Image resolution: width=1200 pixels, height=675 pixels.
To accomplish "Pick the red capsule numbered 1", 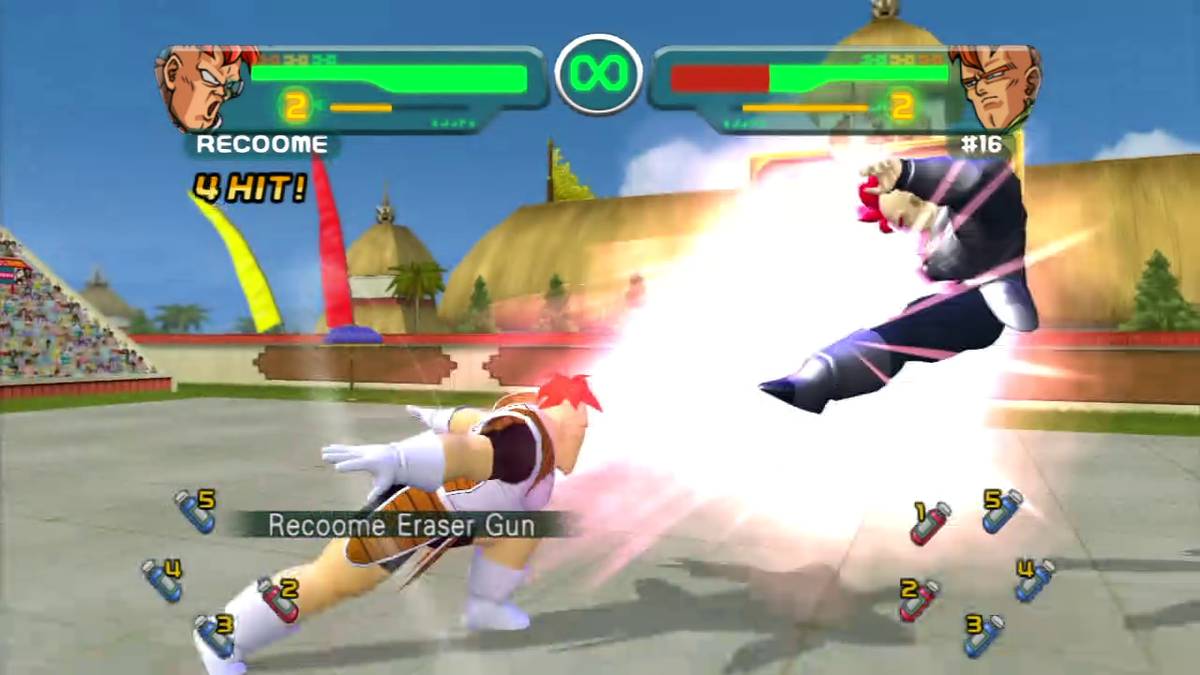I will (930, 523).
